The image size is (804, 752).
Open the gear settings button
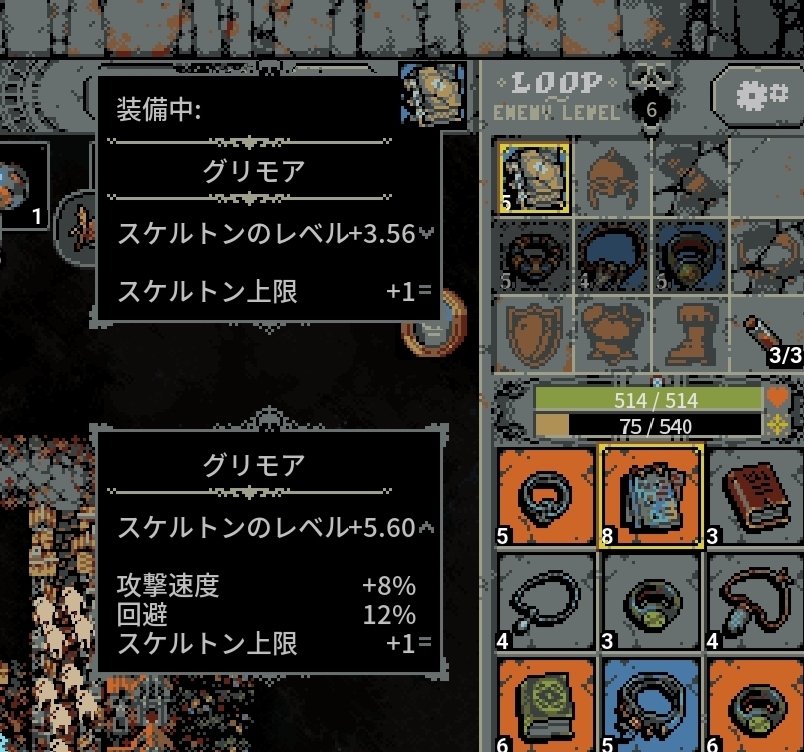click(x=762, y=96)
